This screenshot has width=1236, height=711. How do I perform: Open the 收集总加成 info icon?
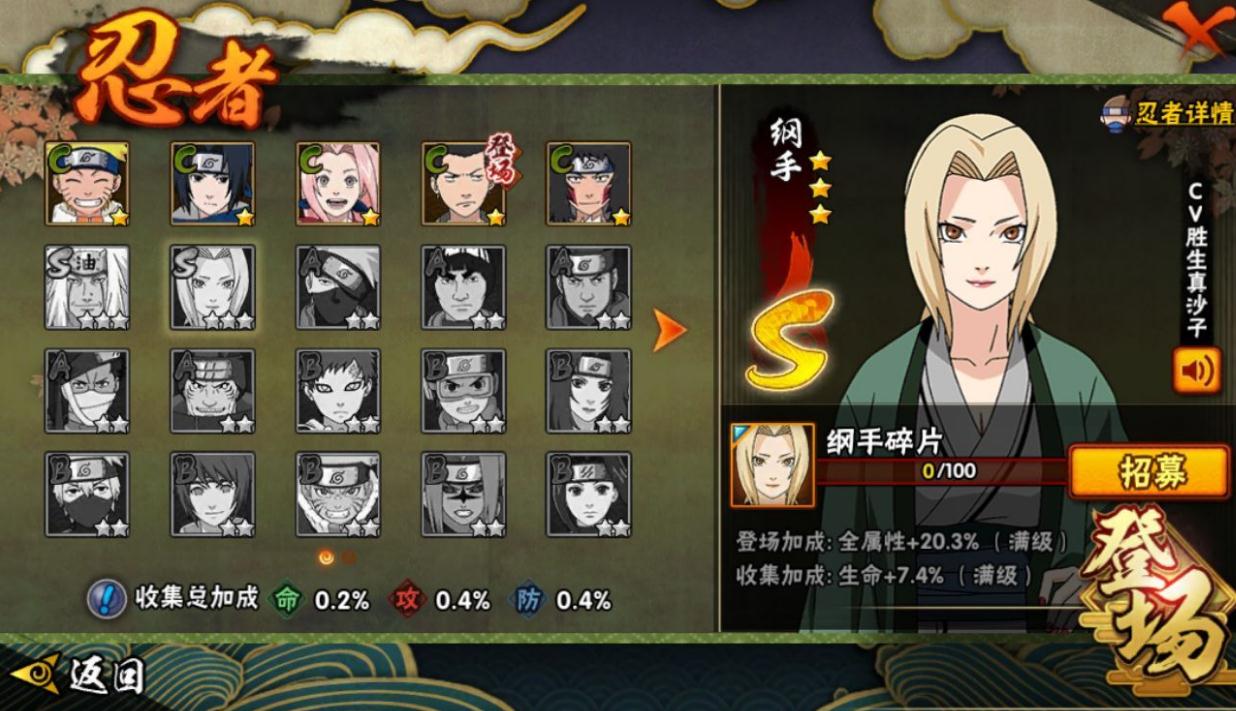point(107,599)
